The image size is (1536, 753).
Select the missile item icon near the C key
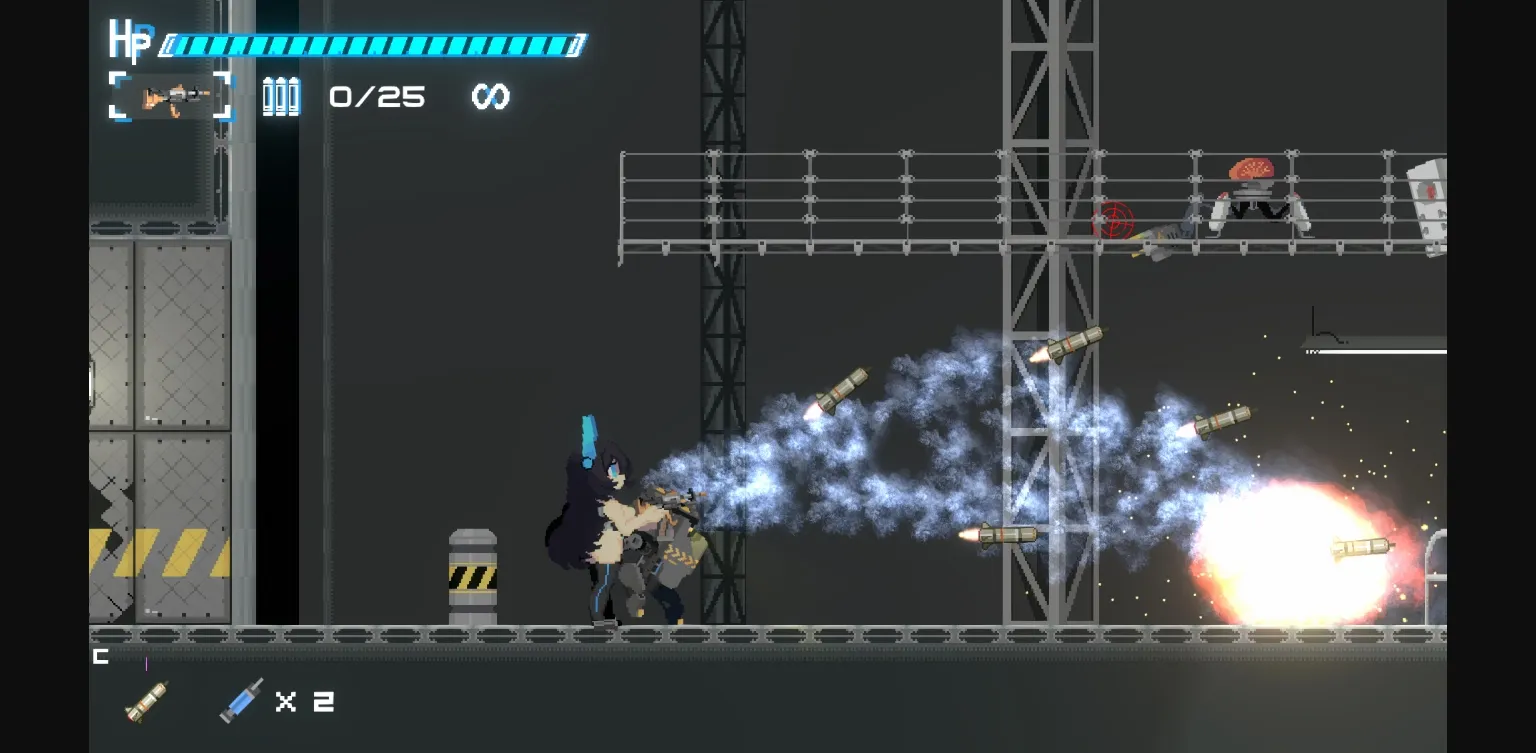point(146,700)
